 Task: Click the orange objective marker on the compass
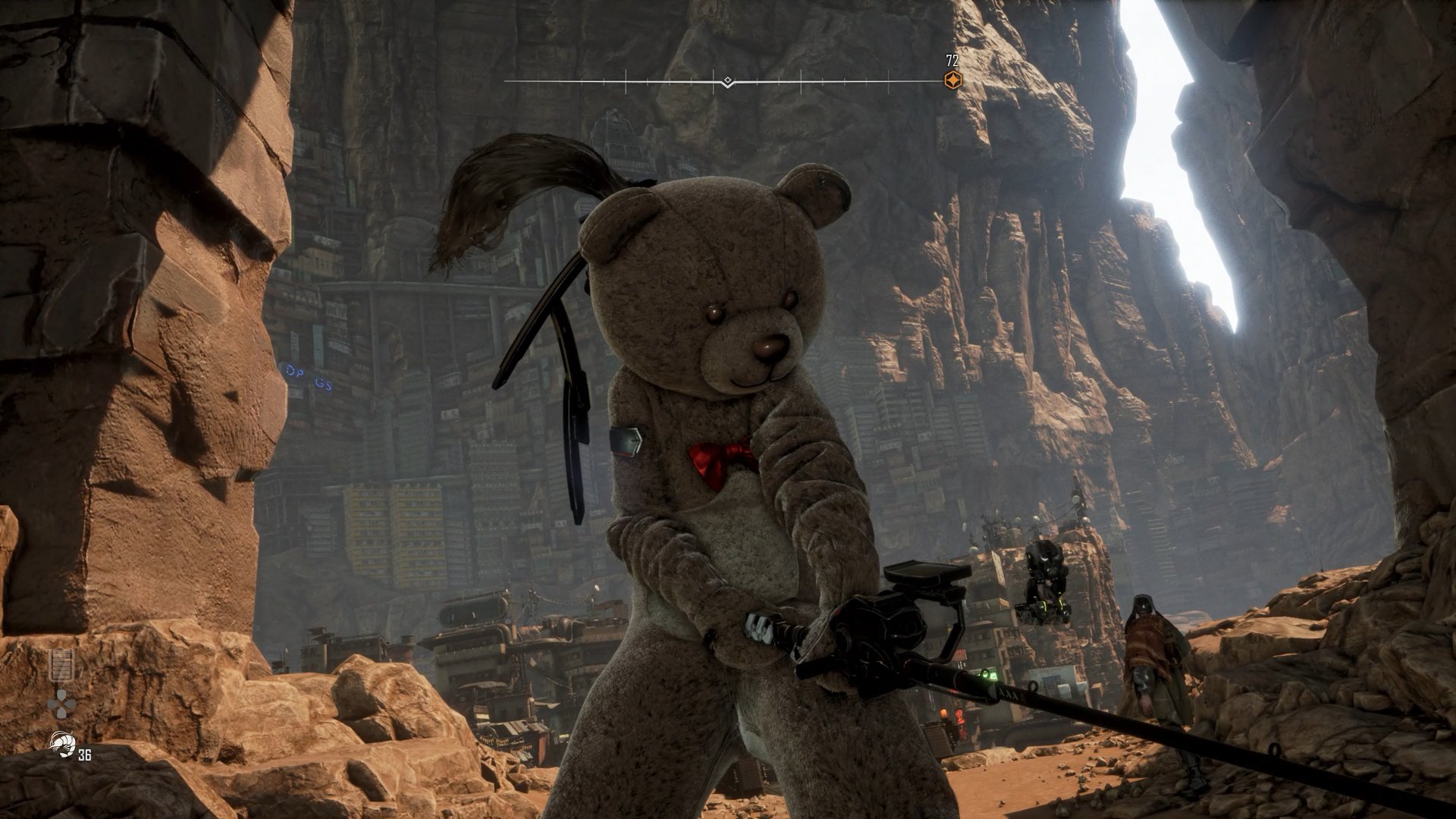[952, 80]
